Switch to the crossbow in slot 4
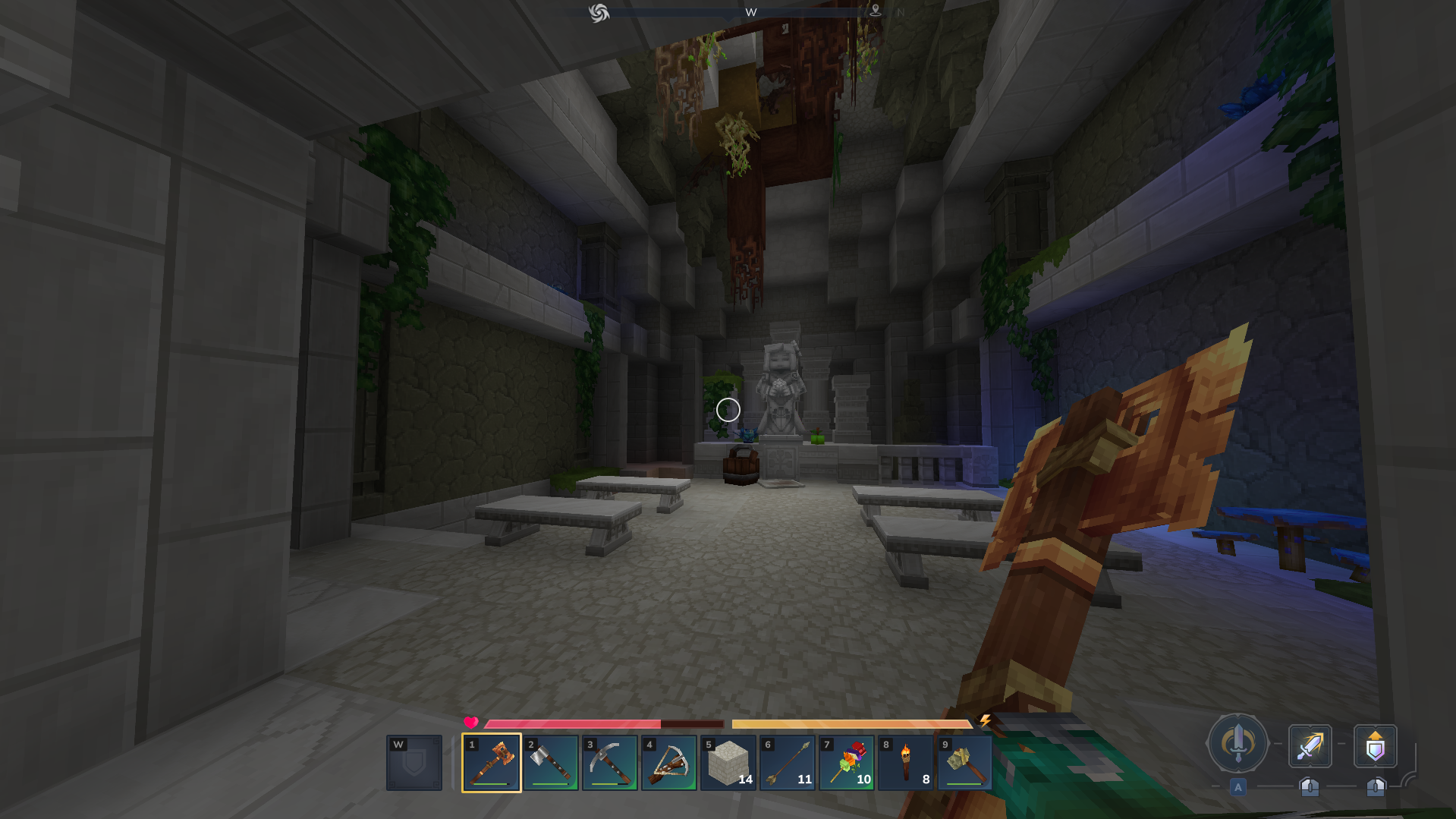Screen dimensions: 1456x819 click(668, 763)
